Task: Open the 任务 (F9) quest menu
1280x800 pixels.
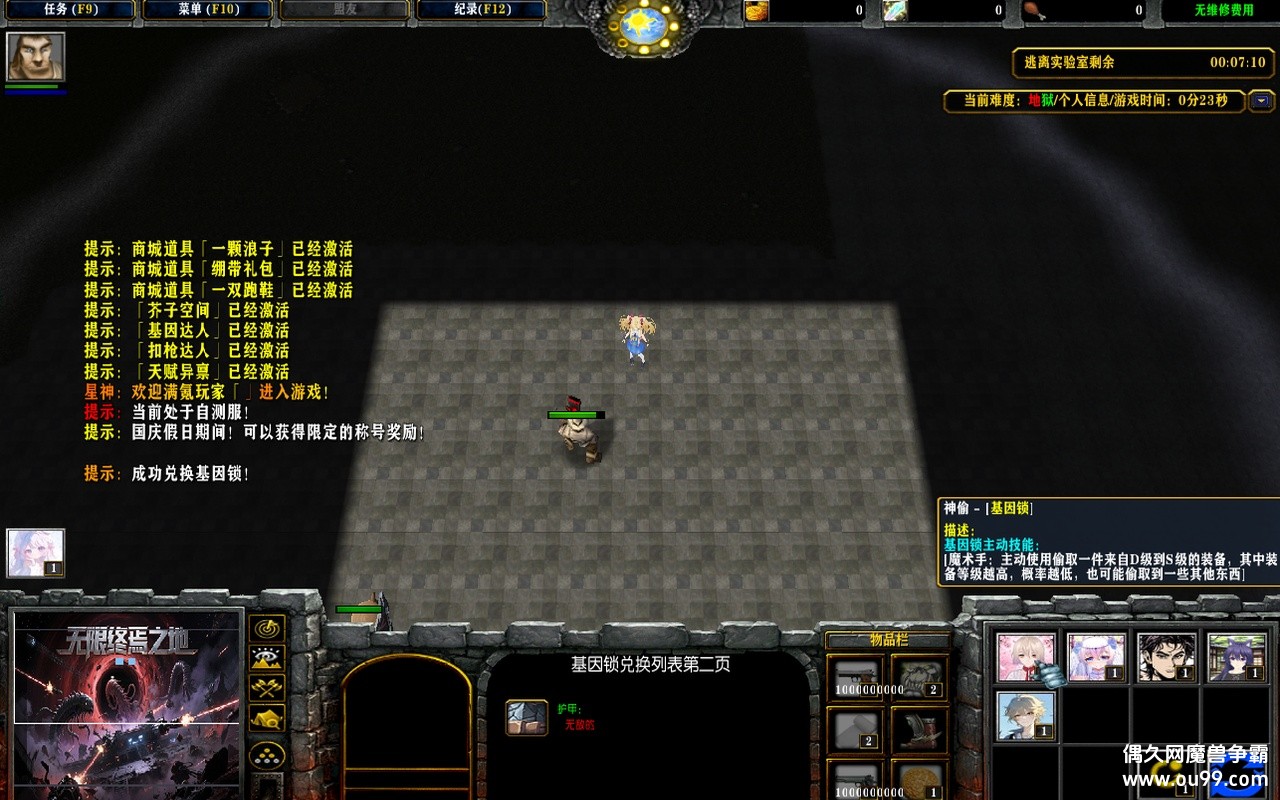Action: (x=70, y=9)
